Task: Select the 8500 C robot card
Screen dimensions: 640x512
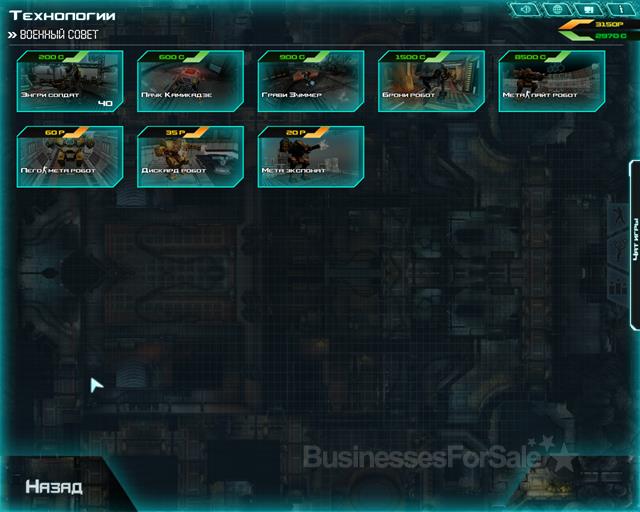Action: tap(550, 81)
